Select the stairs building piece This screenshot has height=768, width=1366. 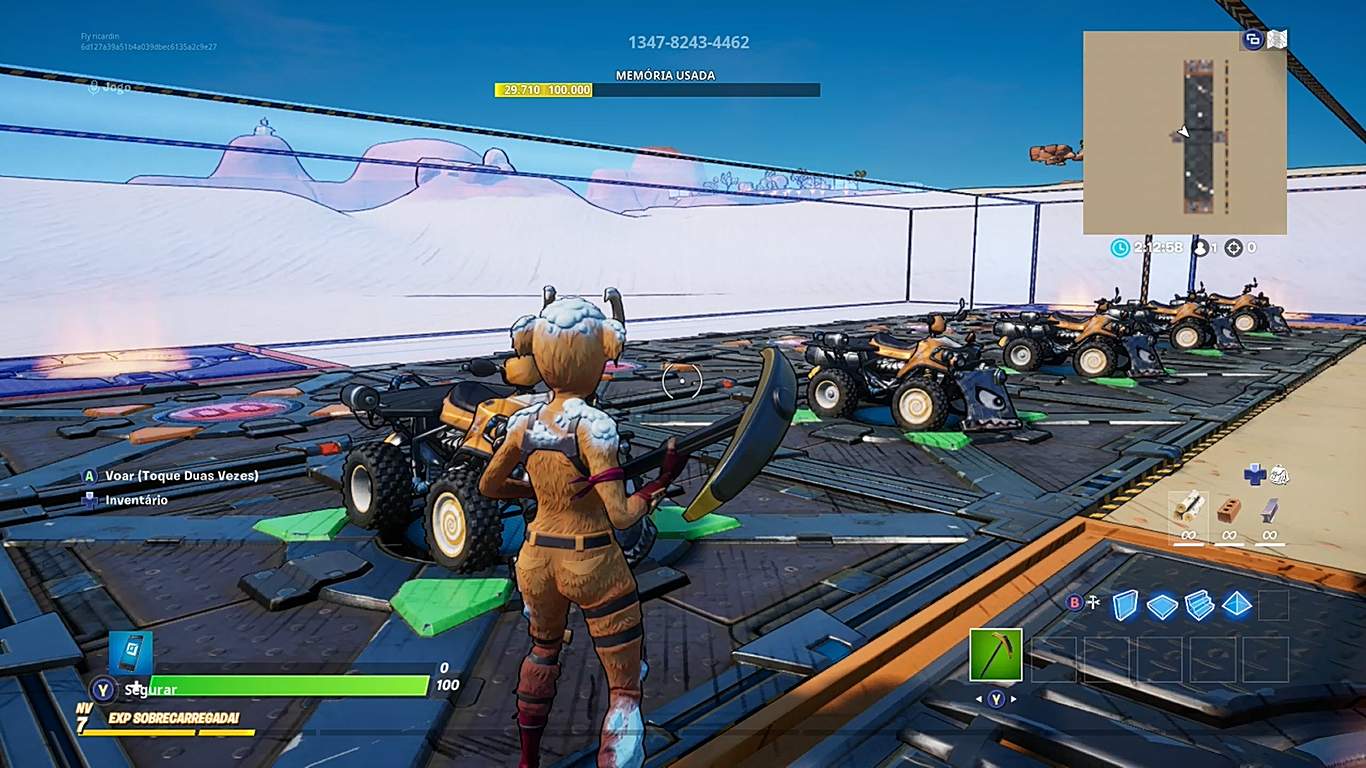[x=1199, y=605]
